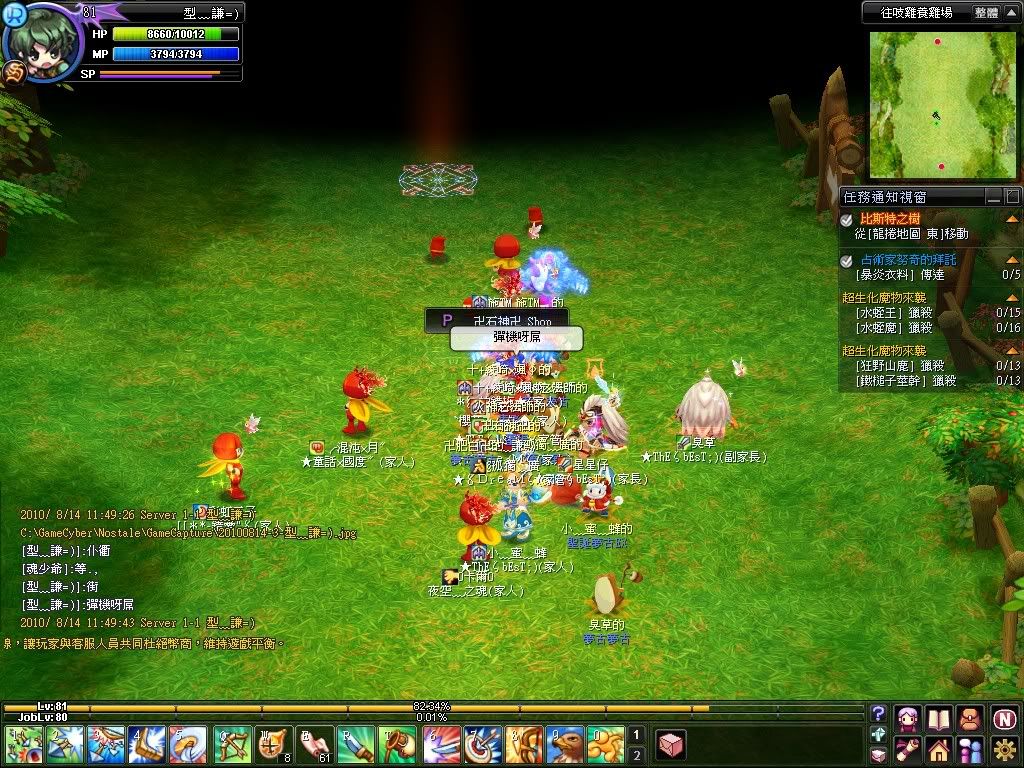Image resolution: width=1024 pixels, height=768 pixels.
Task: Open the settings gear menu
Action: [x=1004, y=748]
